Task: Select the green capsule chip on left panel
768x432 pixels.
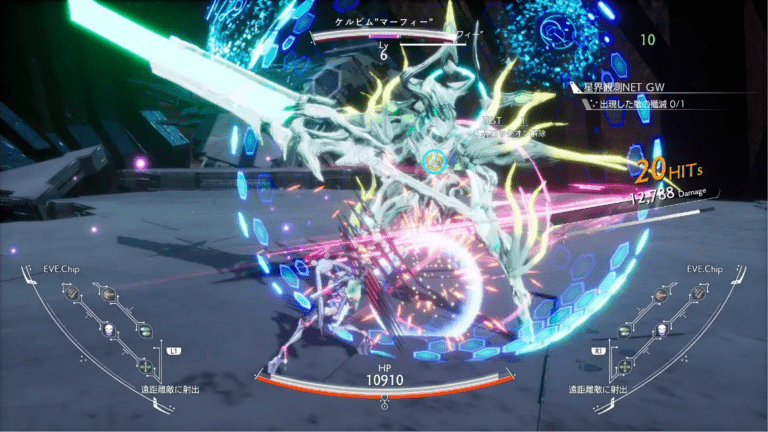Action: coord(145,330)
